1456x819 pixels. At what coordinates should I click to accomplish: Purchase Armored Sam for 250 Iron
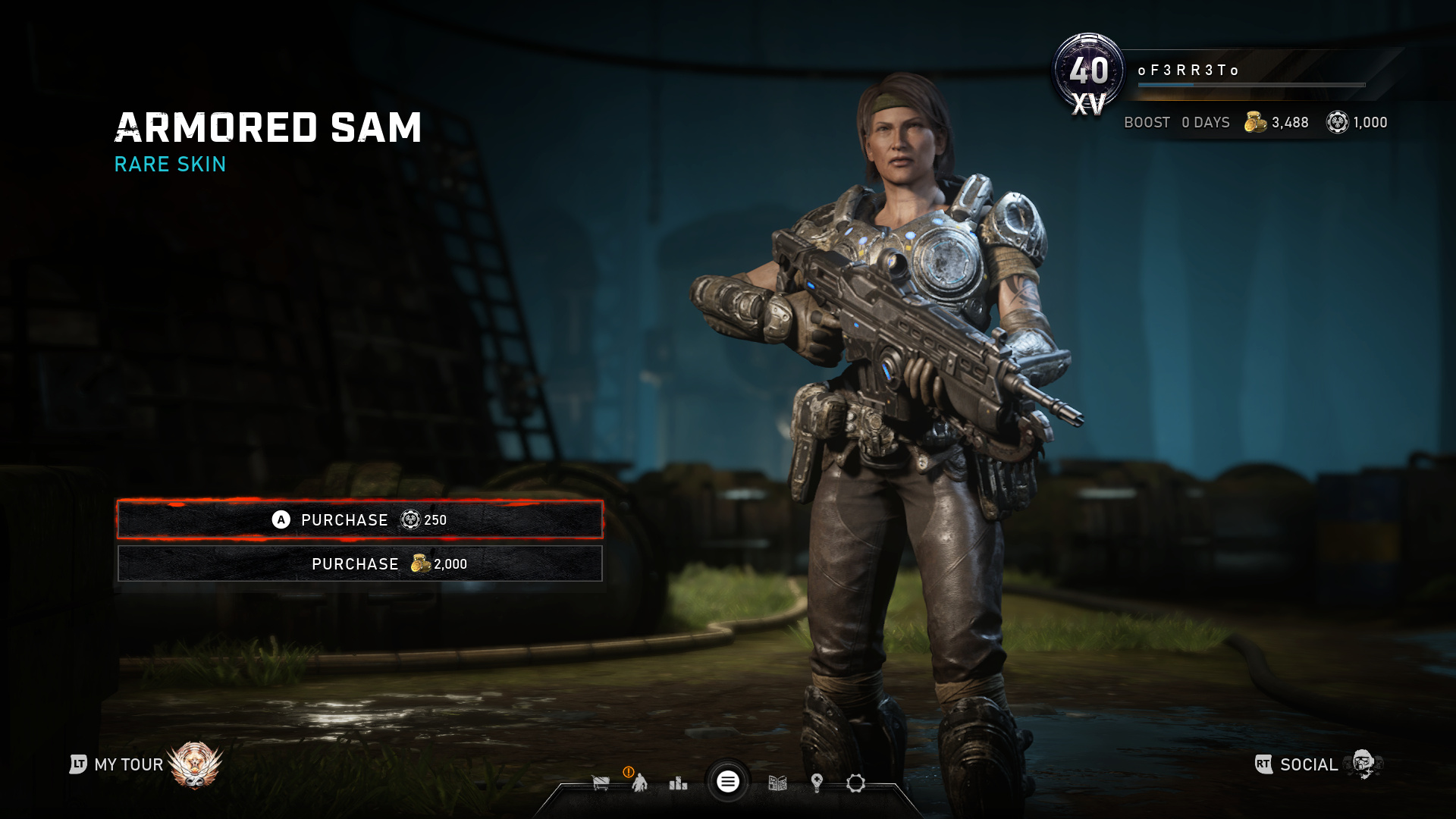point(359,519)
